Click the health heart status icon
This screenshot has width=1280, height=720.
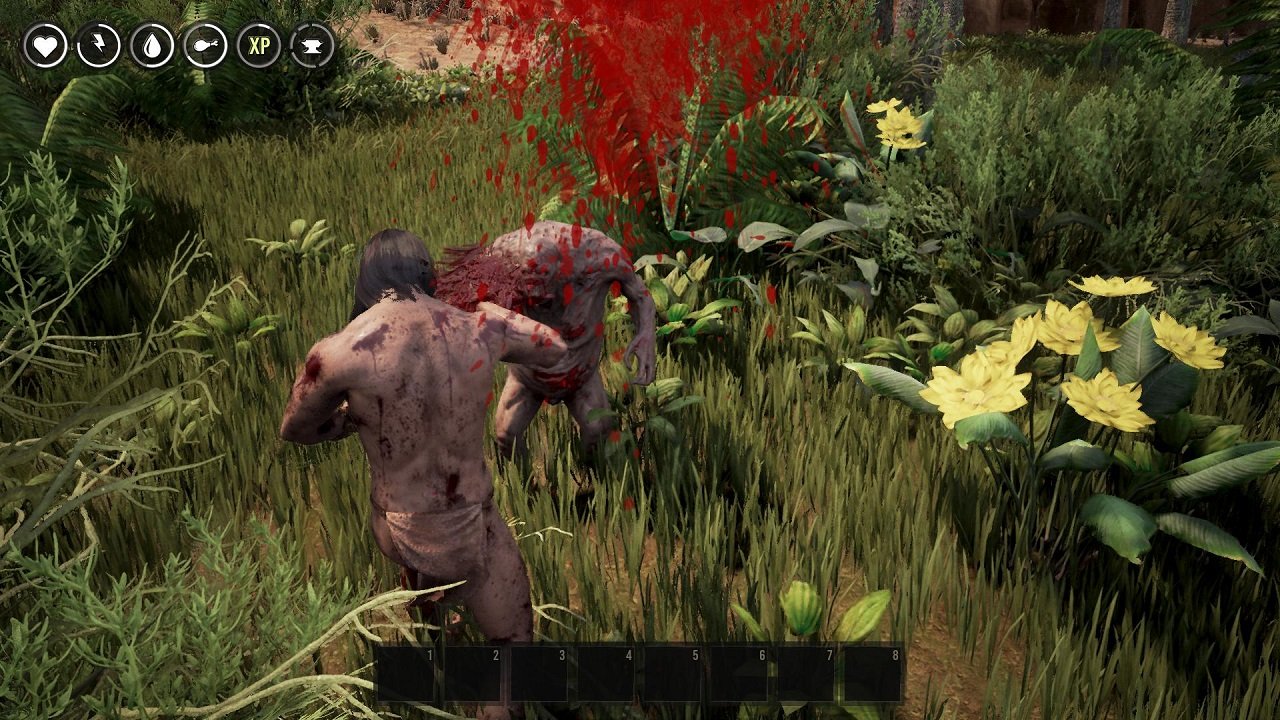tap(44, 44)
